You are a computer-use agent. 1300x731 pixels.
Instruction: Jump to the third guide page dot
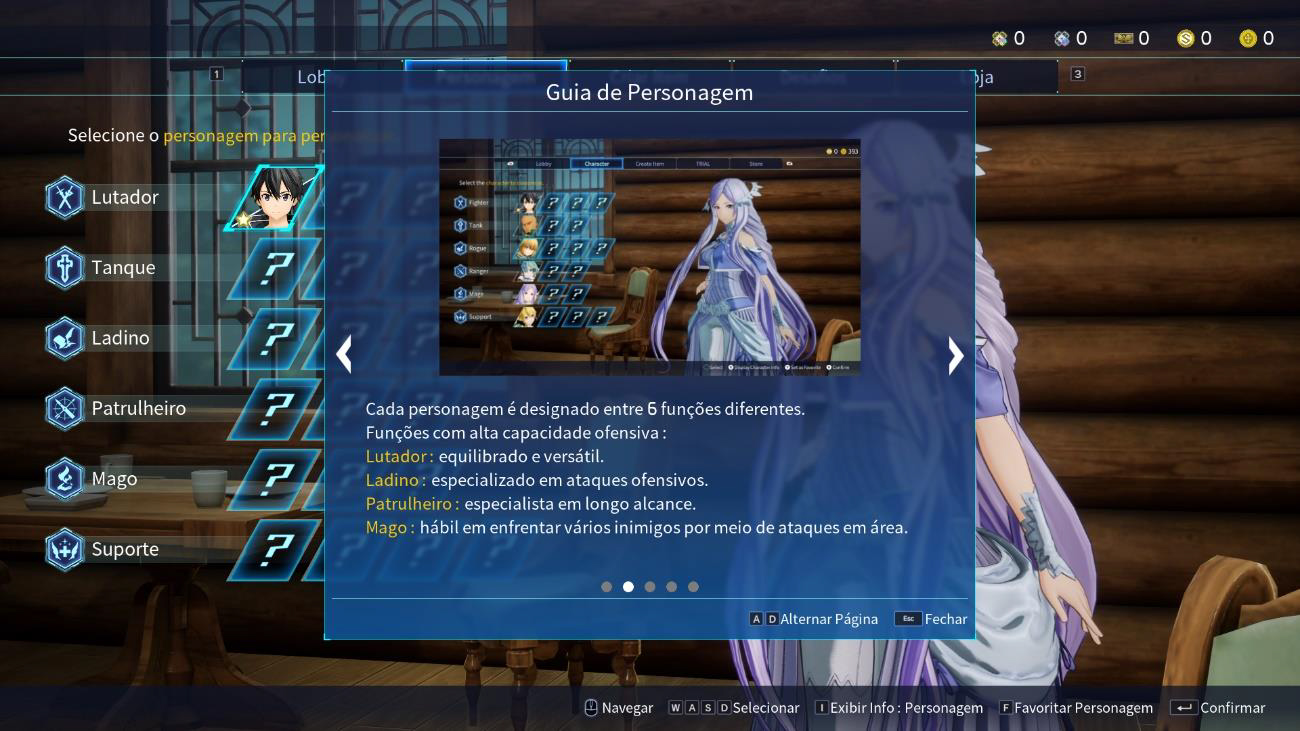coord(650,587)
